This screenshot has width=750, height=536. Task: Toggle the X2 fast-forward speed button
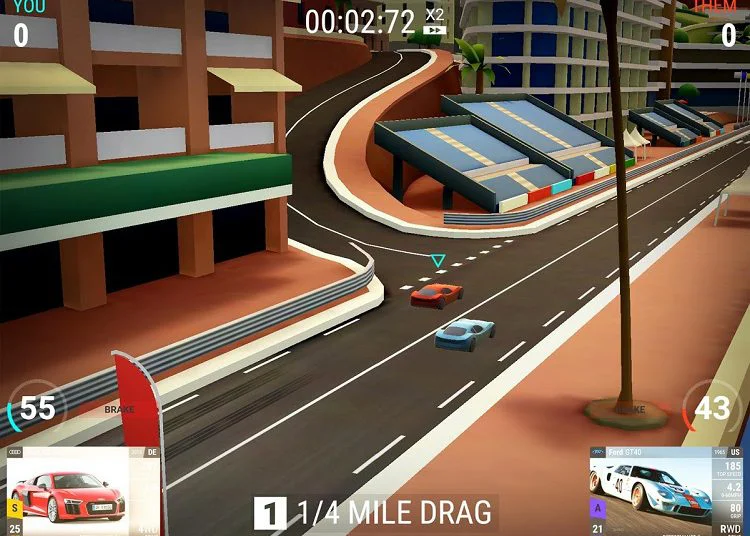tap(434, 21)
